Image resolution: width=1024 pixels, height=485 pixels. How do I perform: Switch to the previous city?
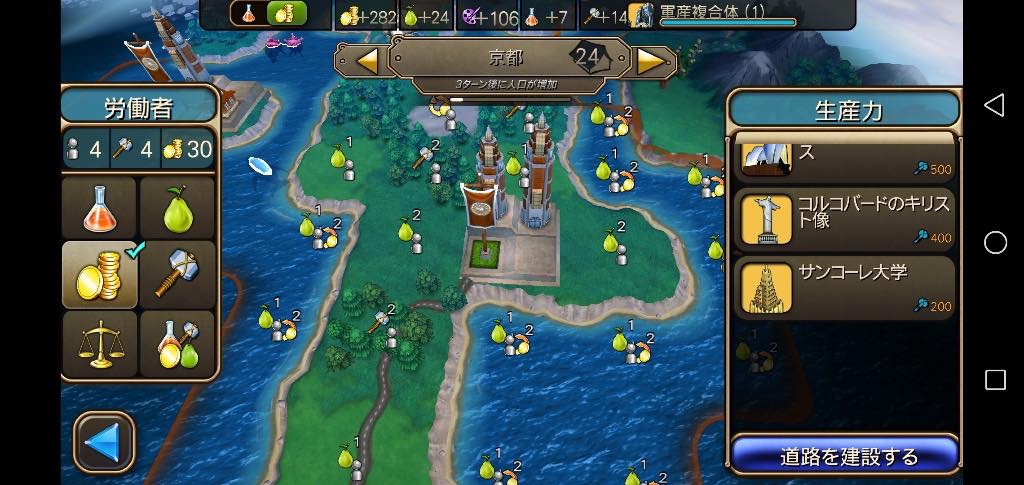coord(367,61)
